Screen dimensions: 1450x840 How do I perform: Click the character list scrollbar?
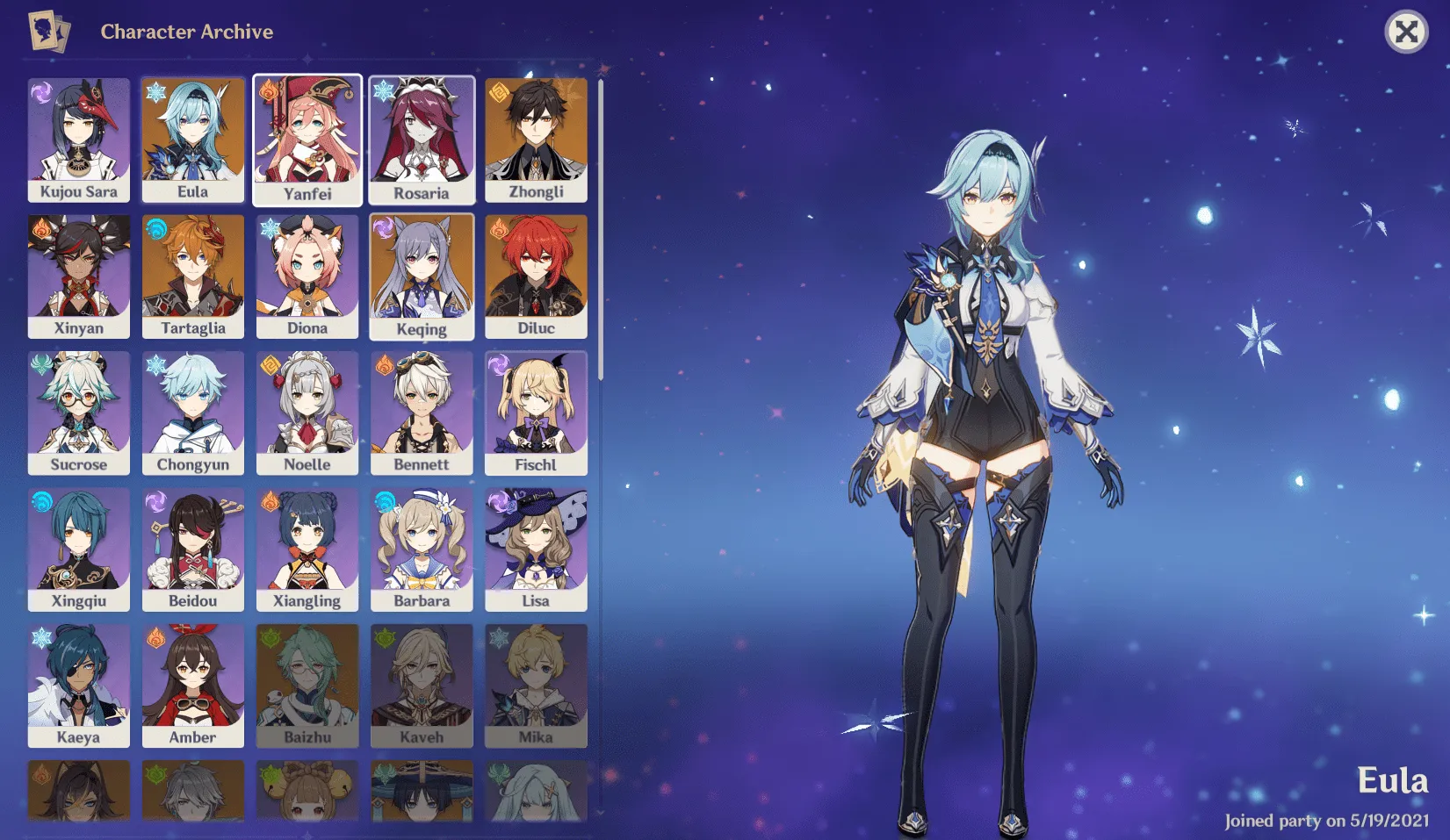click(x=601, y=230)
